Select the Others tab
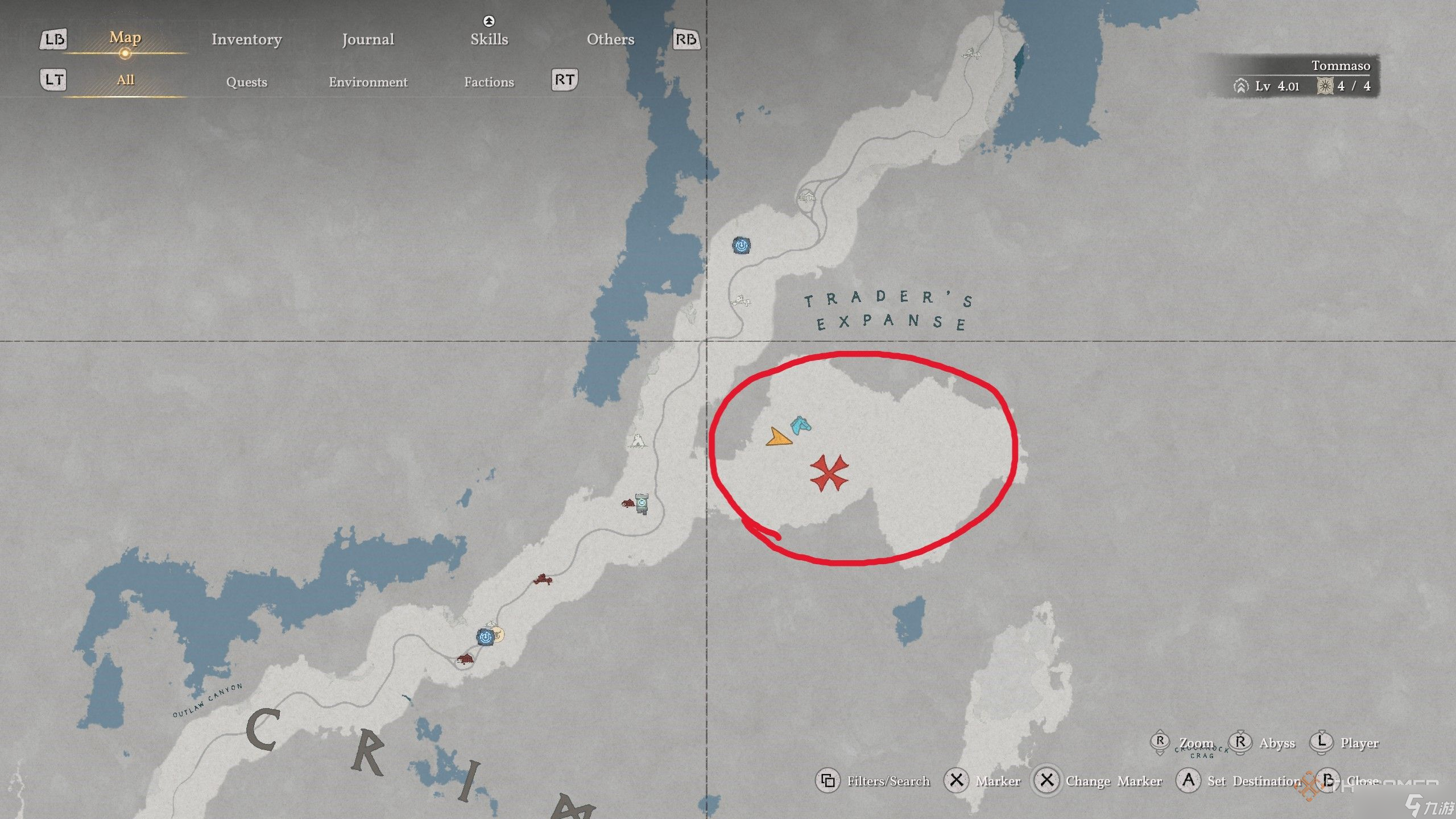This screenshot has height=819, width=1456. 610,39
